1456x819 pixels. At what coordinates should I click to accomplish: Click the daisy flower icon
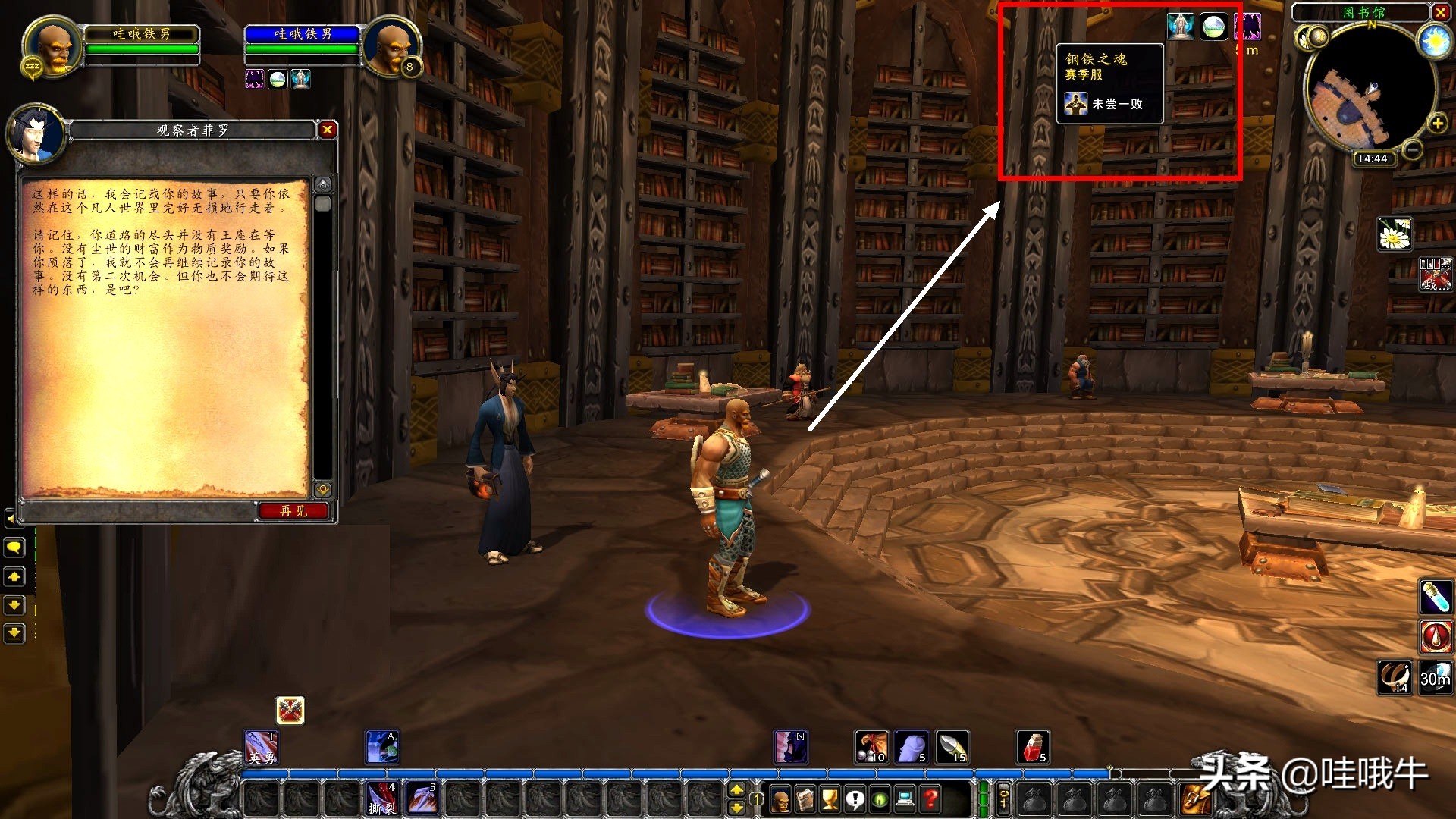(1395, 234)
